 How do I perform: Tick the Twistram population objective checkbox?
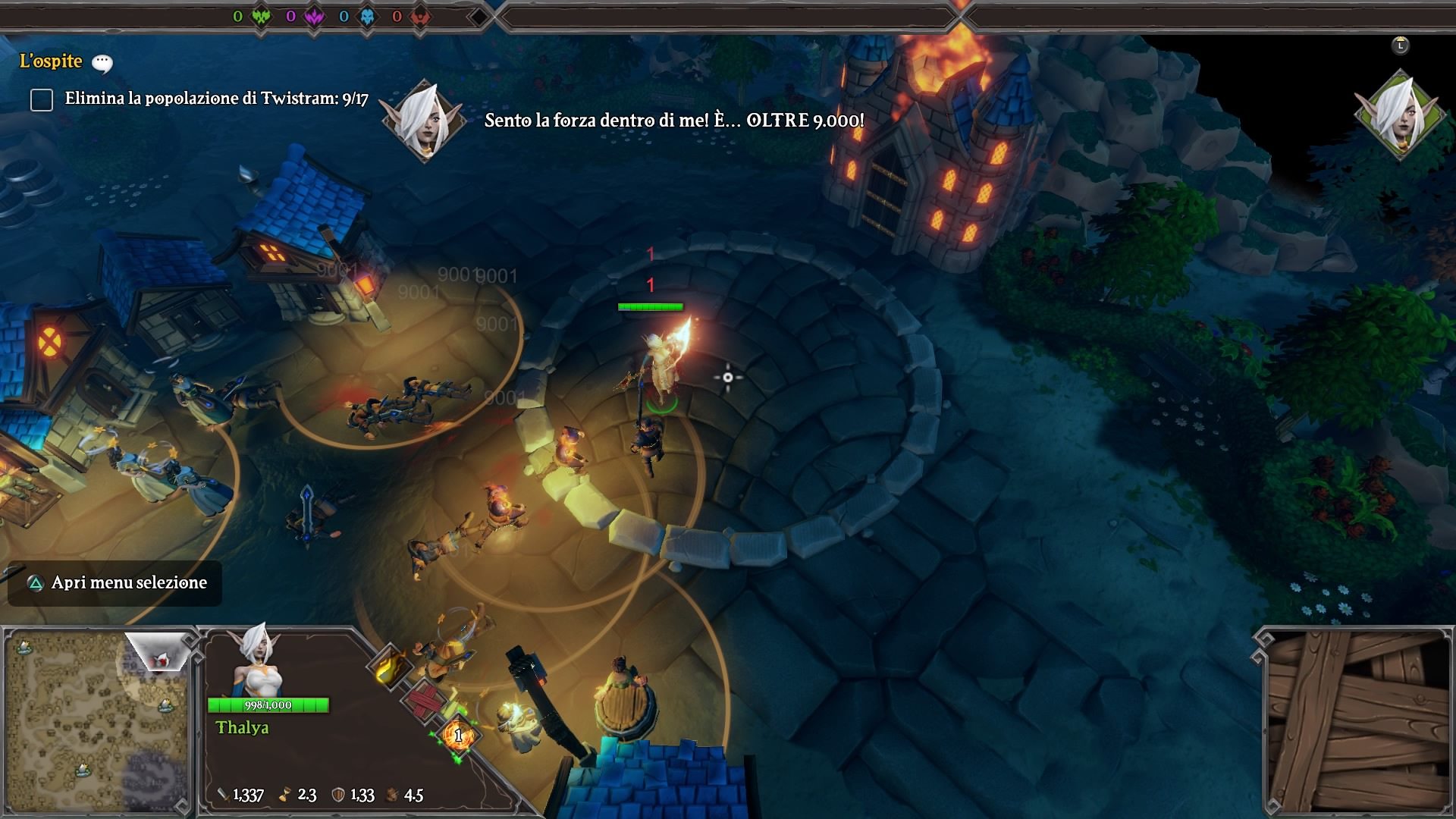coord(42,99)
